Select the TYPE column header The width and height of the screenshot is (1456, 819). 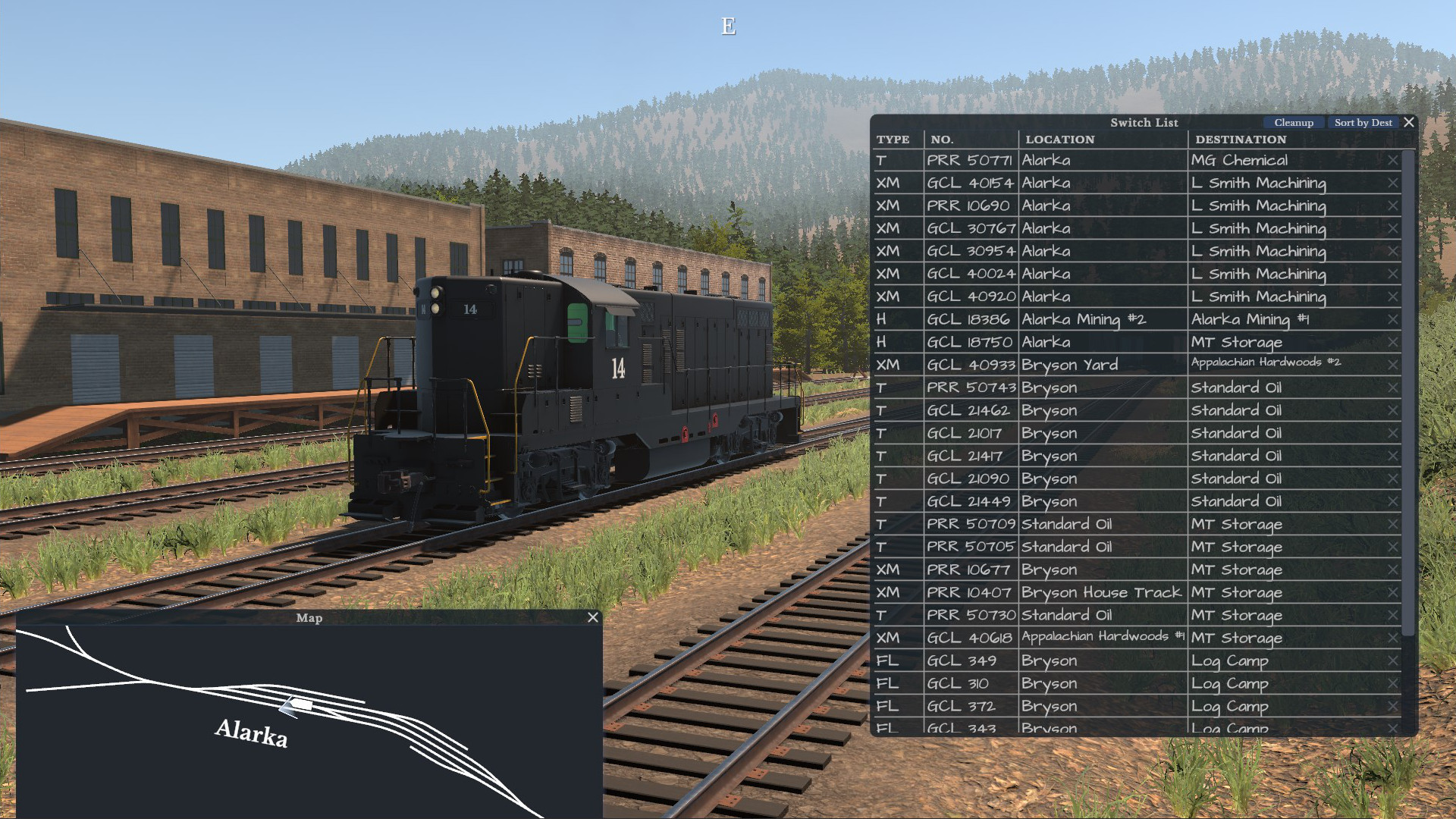click(893, 140)
